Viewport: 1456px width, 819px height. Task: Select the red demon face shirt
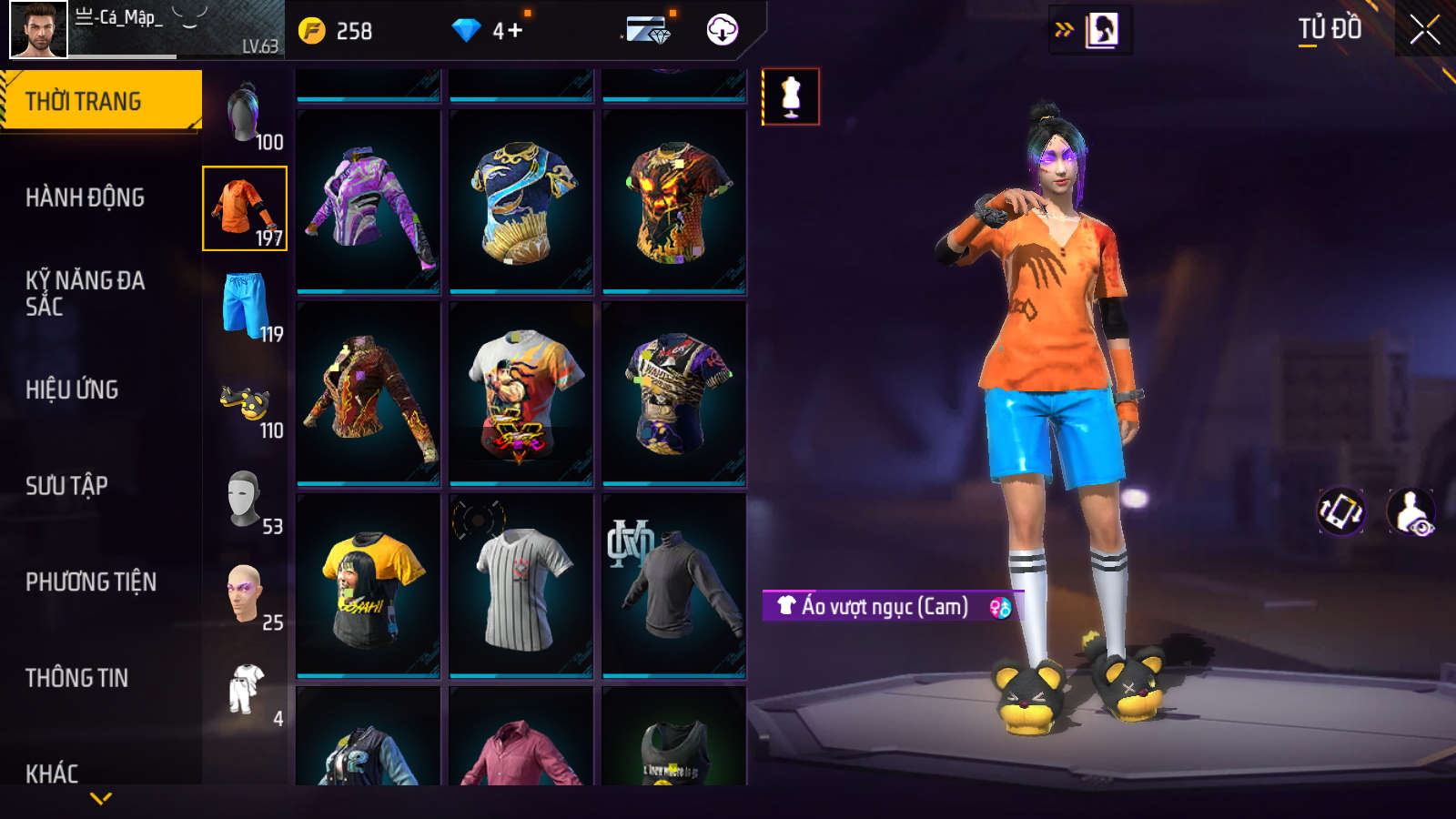(674, 202)
